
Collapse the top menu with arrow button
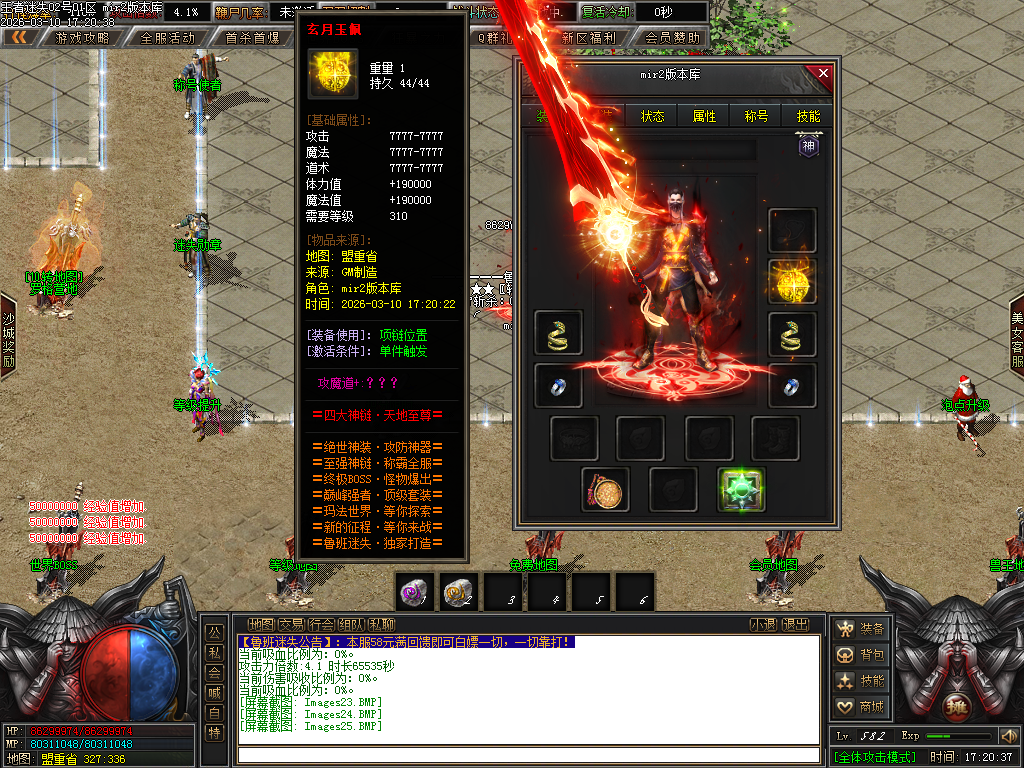point(18,38)
